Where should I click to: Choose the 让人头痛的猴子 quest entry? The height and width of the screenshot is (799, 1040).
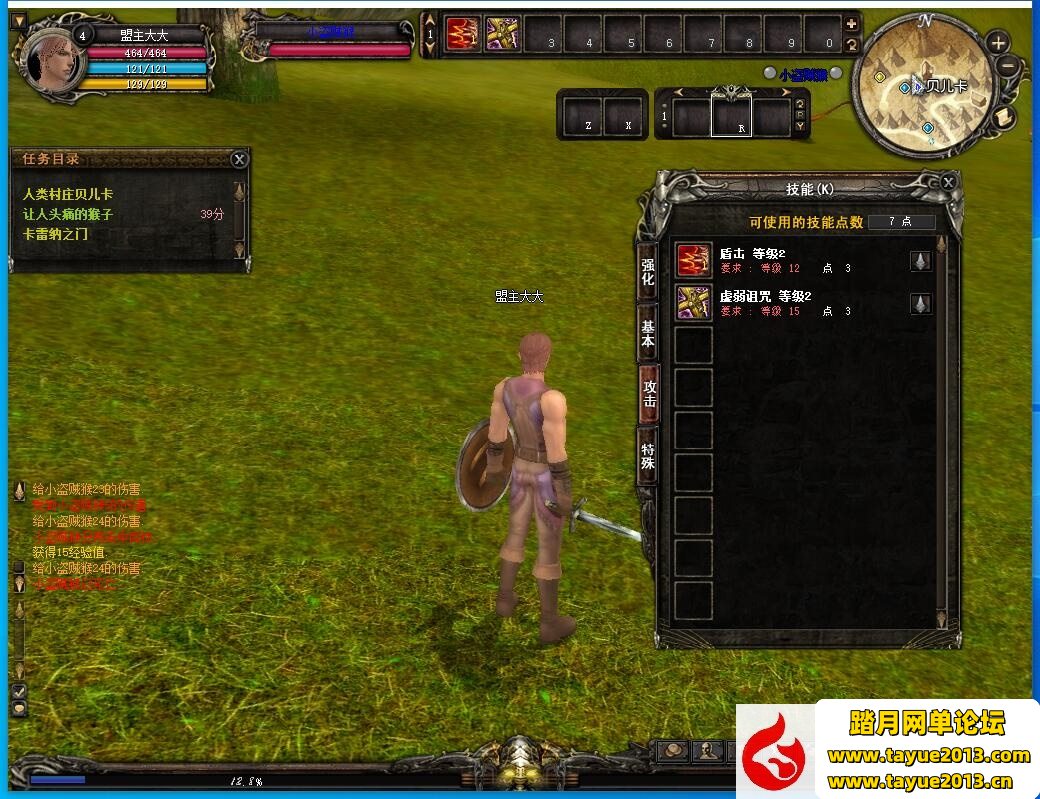(x=68, y=214)
